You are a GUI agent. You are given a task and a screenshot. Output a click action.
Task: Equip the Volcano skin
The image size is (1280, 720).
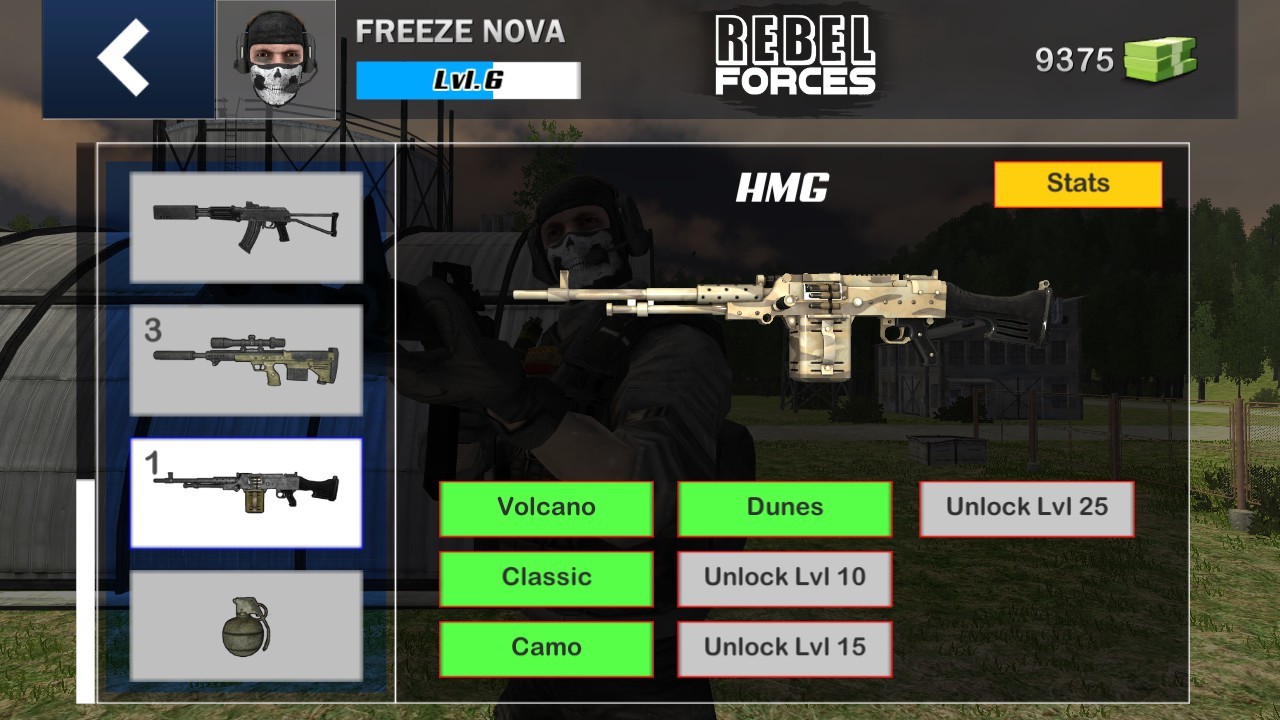pos(547,507)
